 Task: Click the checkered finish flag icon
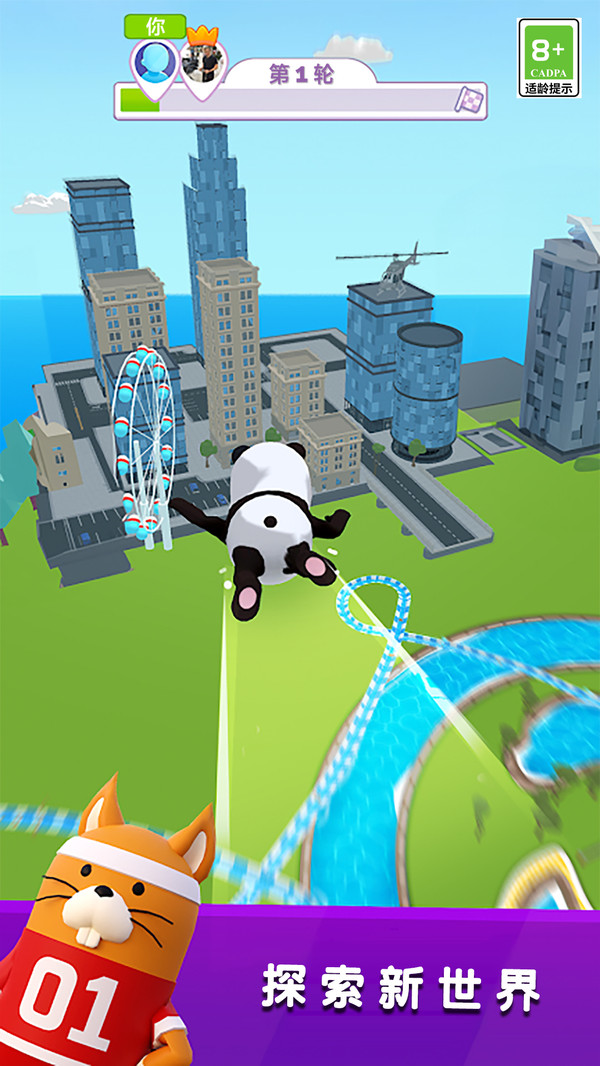coord(469,100)
